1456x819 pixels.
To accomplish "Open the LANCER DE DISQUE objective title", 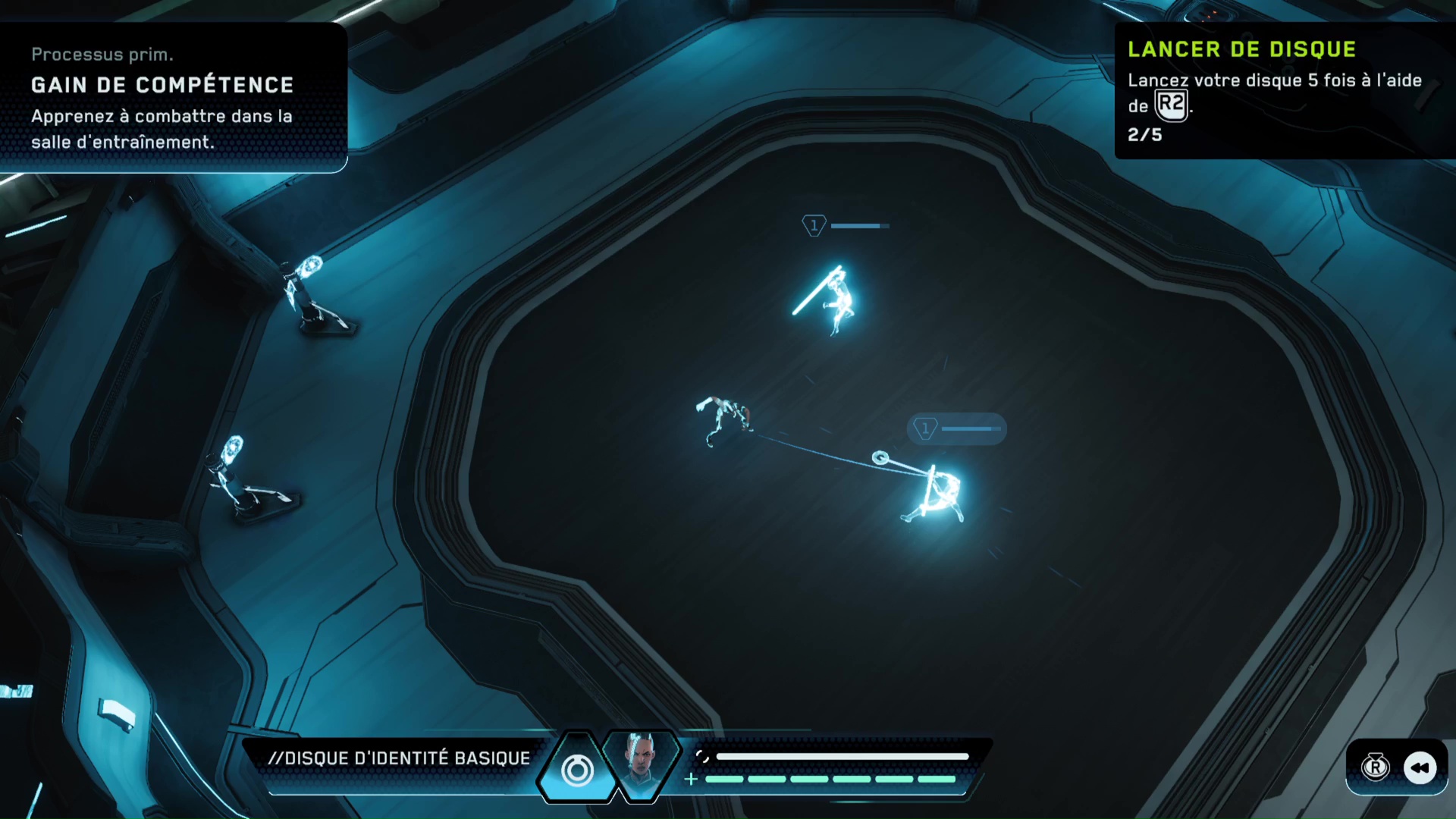I will (1241, 49).
